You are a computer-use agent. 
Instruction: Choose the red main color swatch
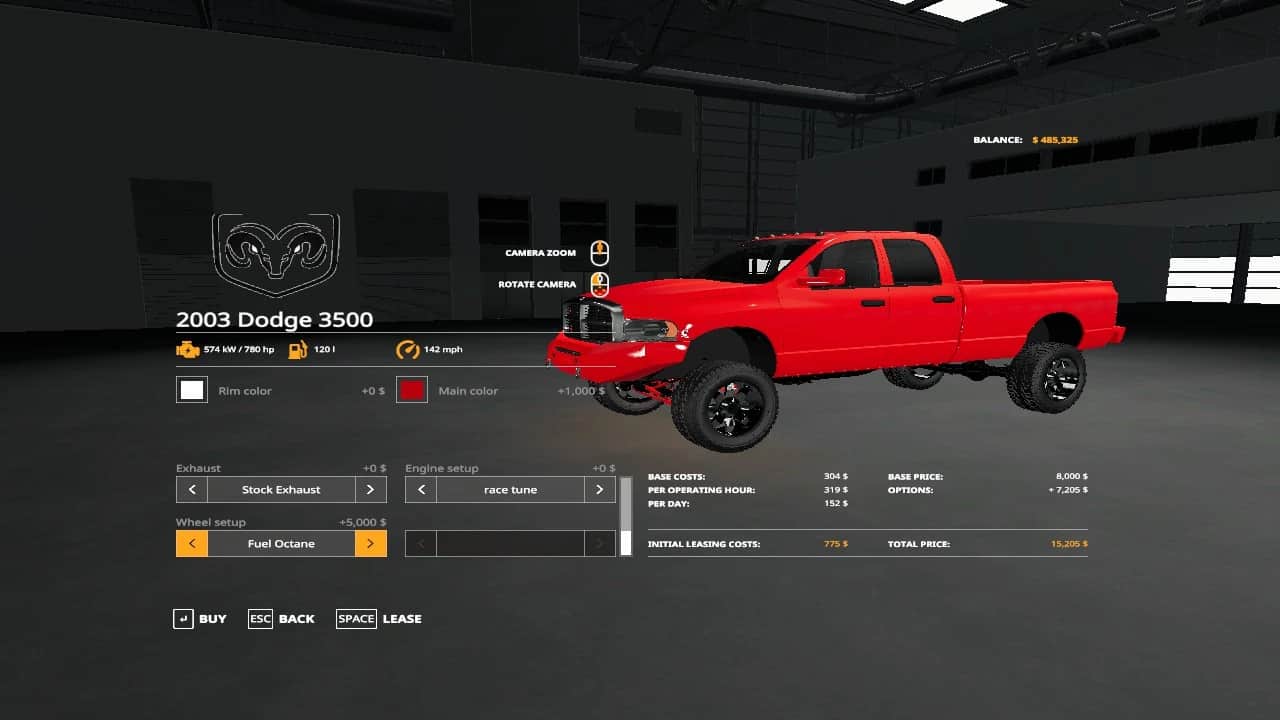pyautogui.click(x=412, y=390)
